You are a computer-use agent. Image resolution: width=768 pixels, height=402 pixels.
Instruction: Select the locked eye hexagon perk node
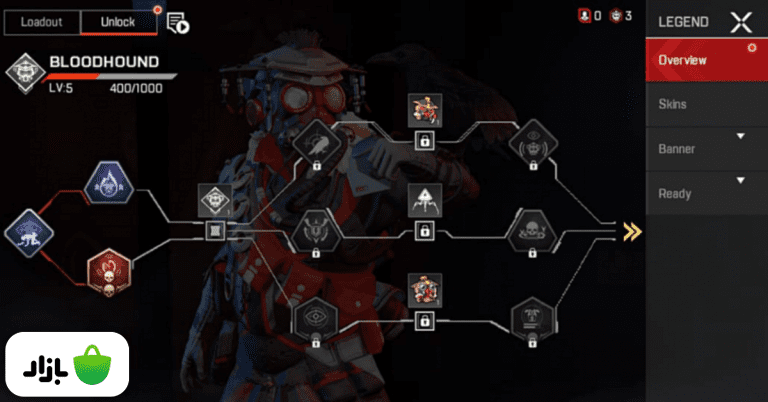[316, 318]
